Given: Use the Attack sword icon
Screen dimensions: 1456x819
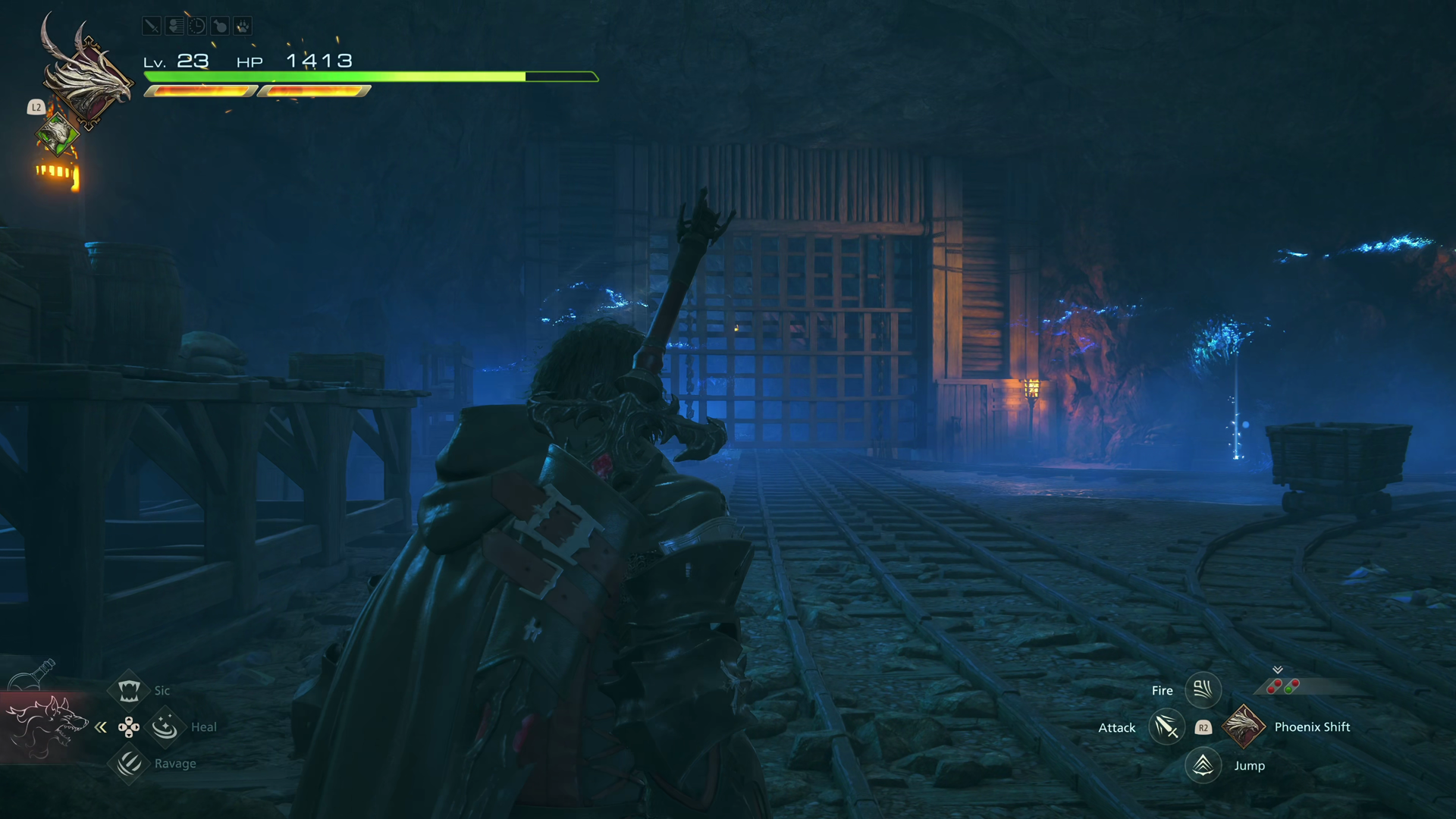Looking at the screenshot, I should [x=1166, y=727].
